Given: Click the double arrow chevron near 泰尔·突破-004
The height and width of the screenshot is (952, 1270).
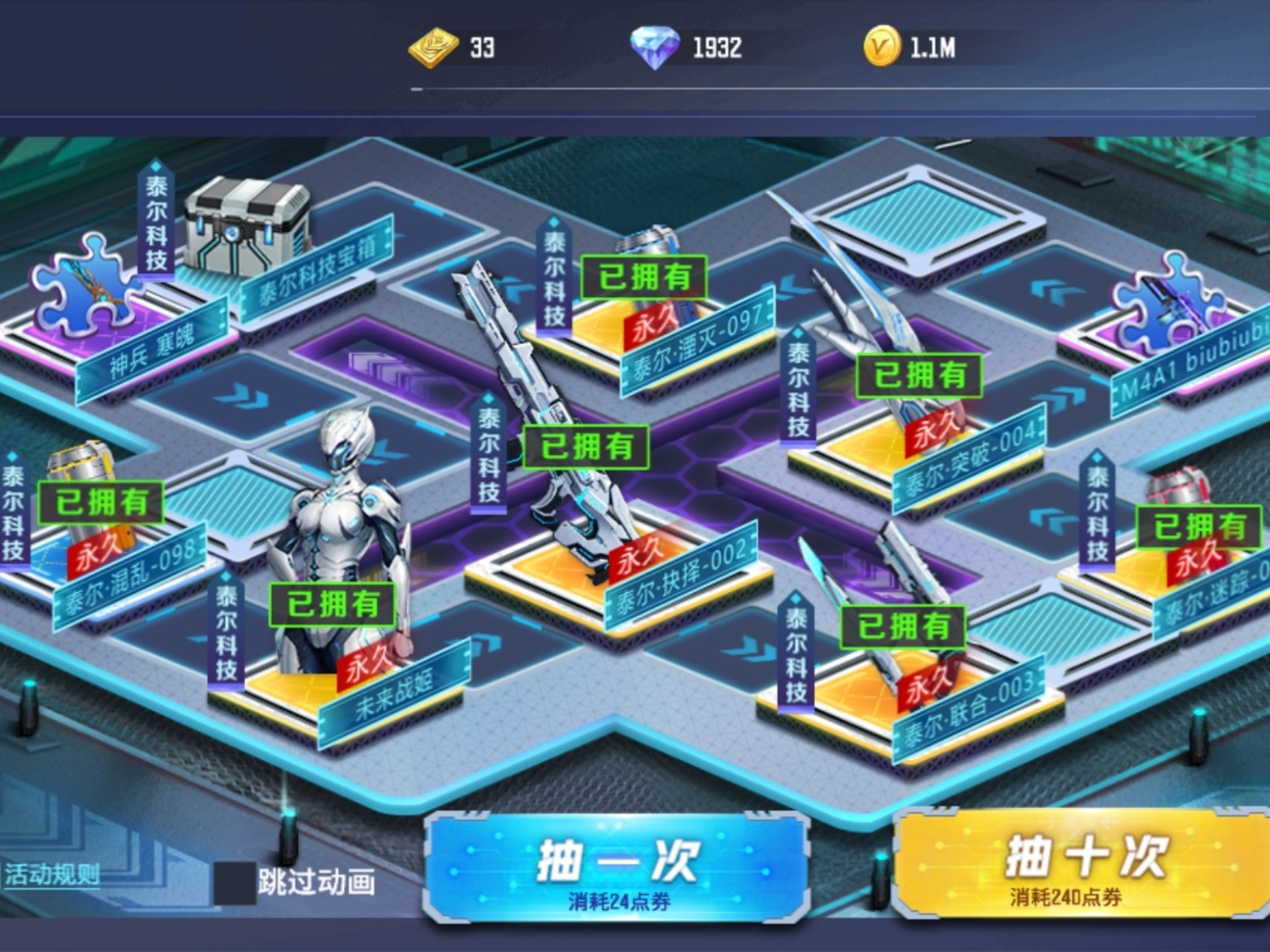Looking at the screenshot, I should pos(1058,397).
